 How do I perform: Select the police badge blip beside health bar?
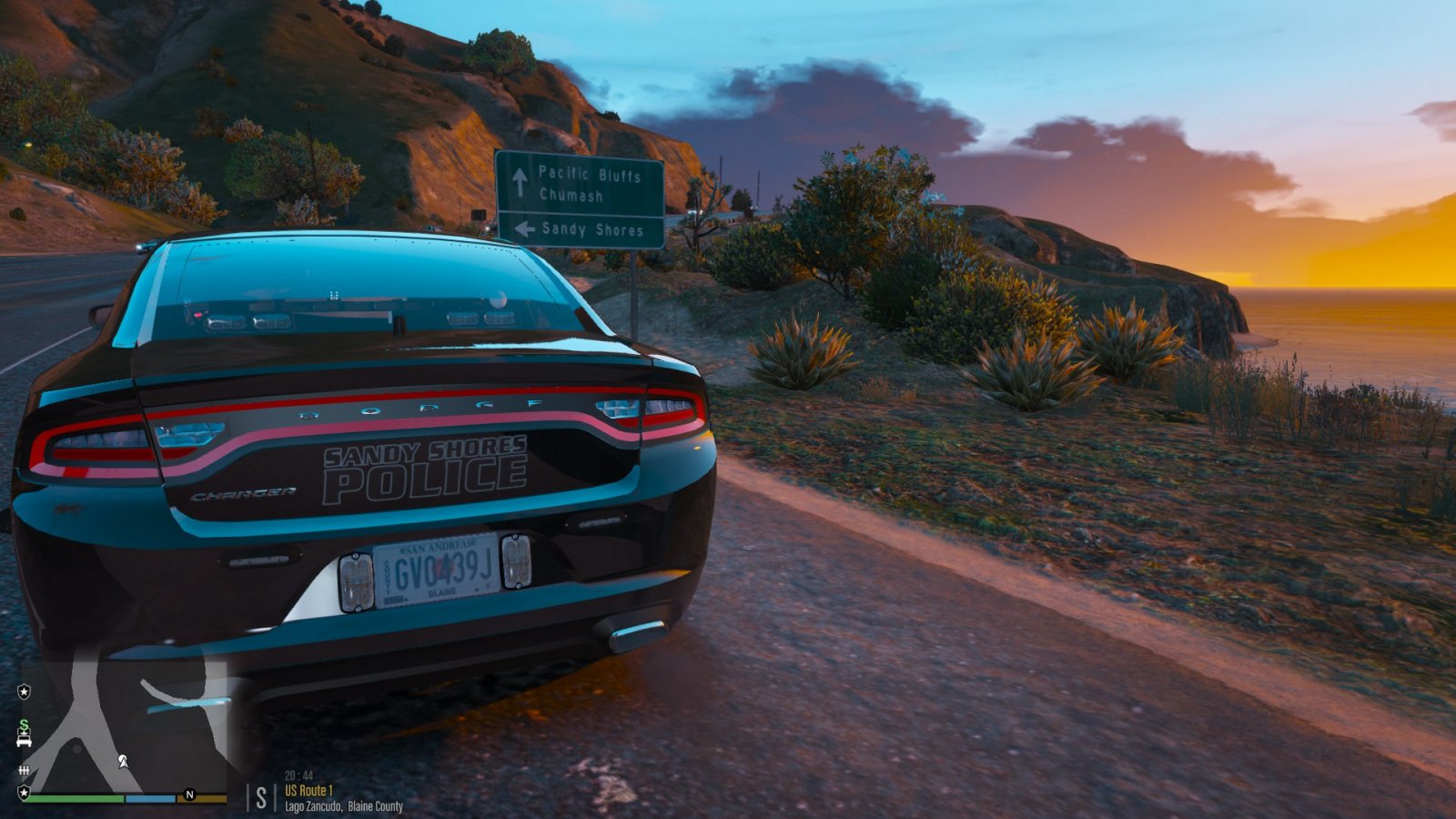click(x=24, y=794)
